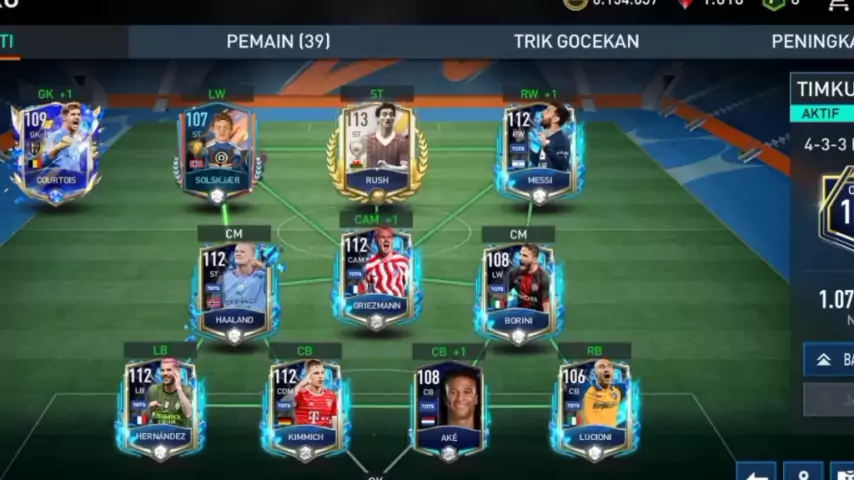Open the shopping cart store
The height and width of the screenshot is (480, 854).
(x=838, y=5)
